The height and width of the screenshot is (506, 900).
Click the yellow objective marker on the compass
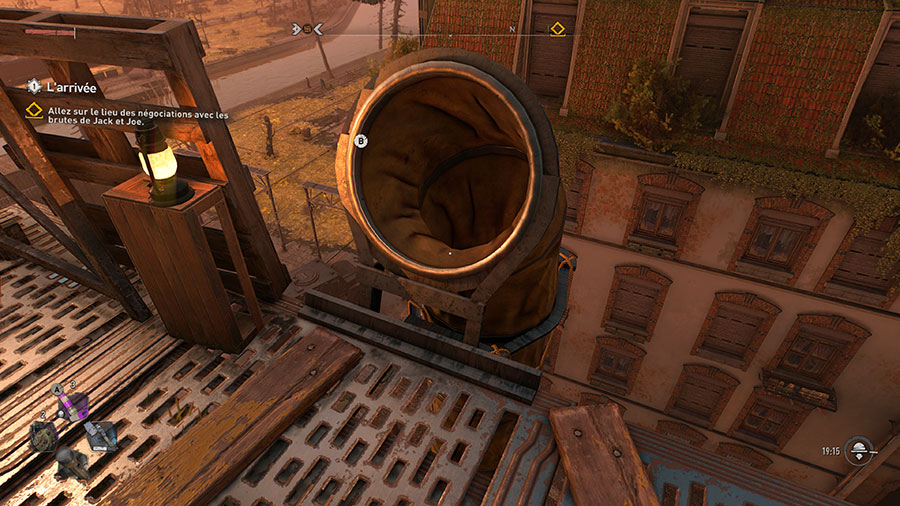[558, 29]
